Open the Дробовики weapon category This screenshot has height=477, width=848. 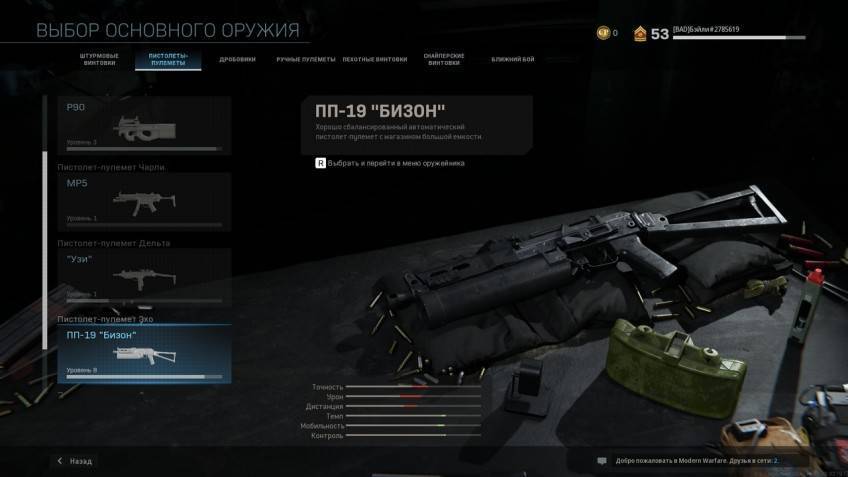click(238, 59)
